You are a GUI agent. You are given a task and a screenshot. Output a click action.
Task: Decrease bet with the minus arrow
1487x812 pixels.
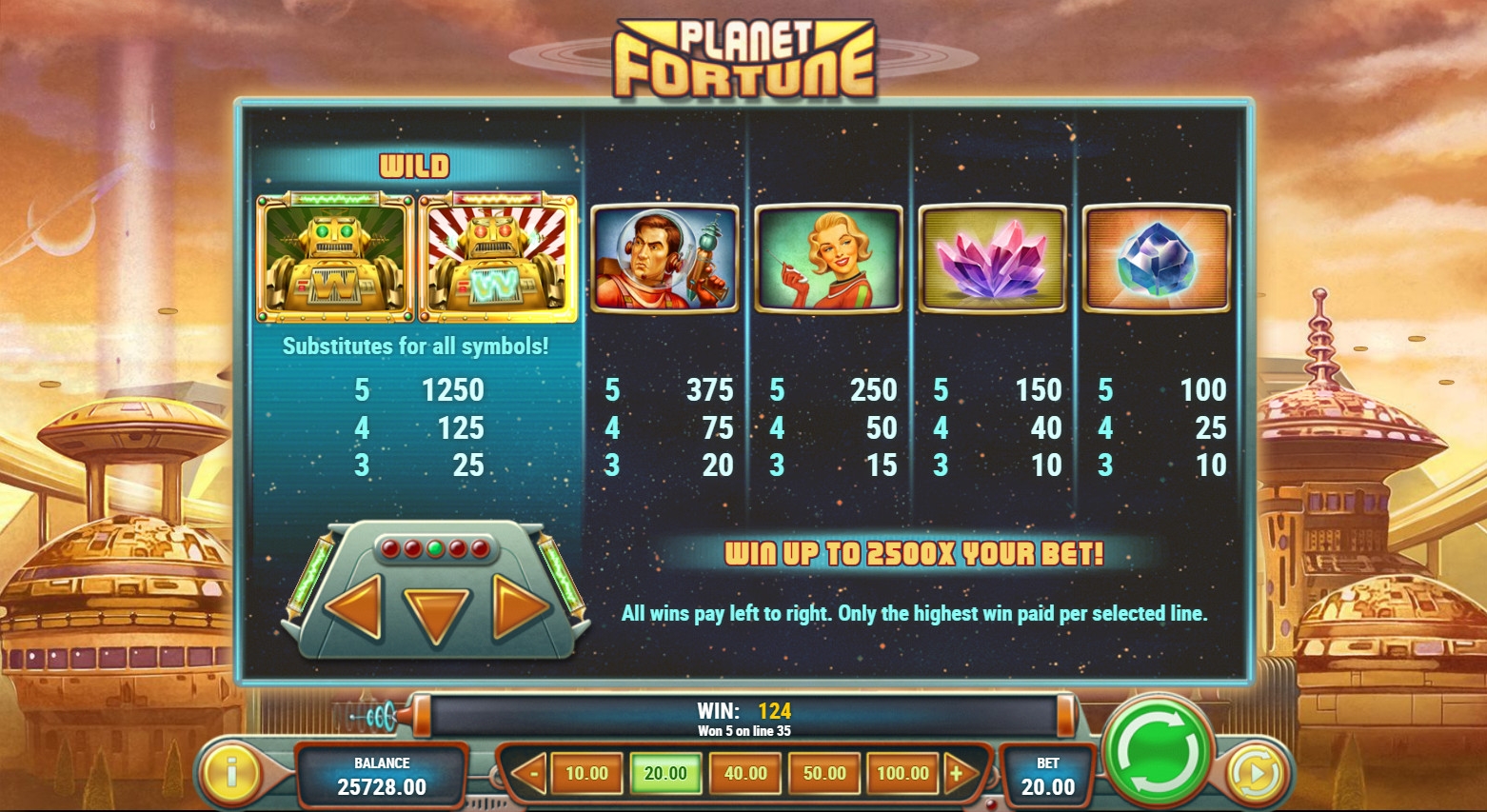531,773
